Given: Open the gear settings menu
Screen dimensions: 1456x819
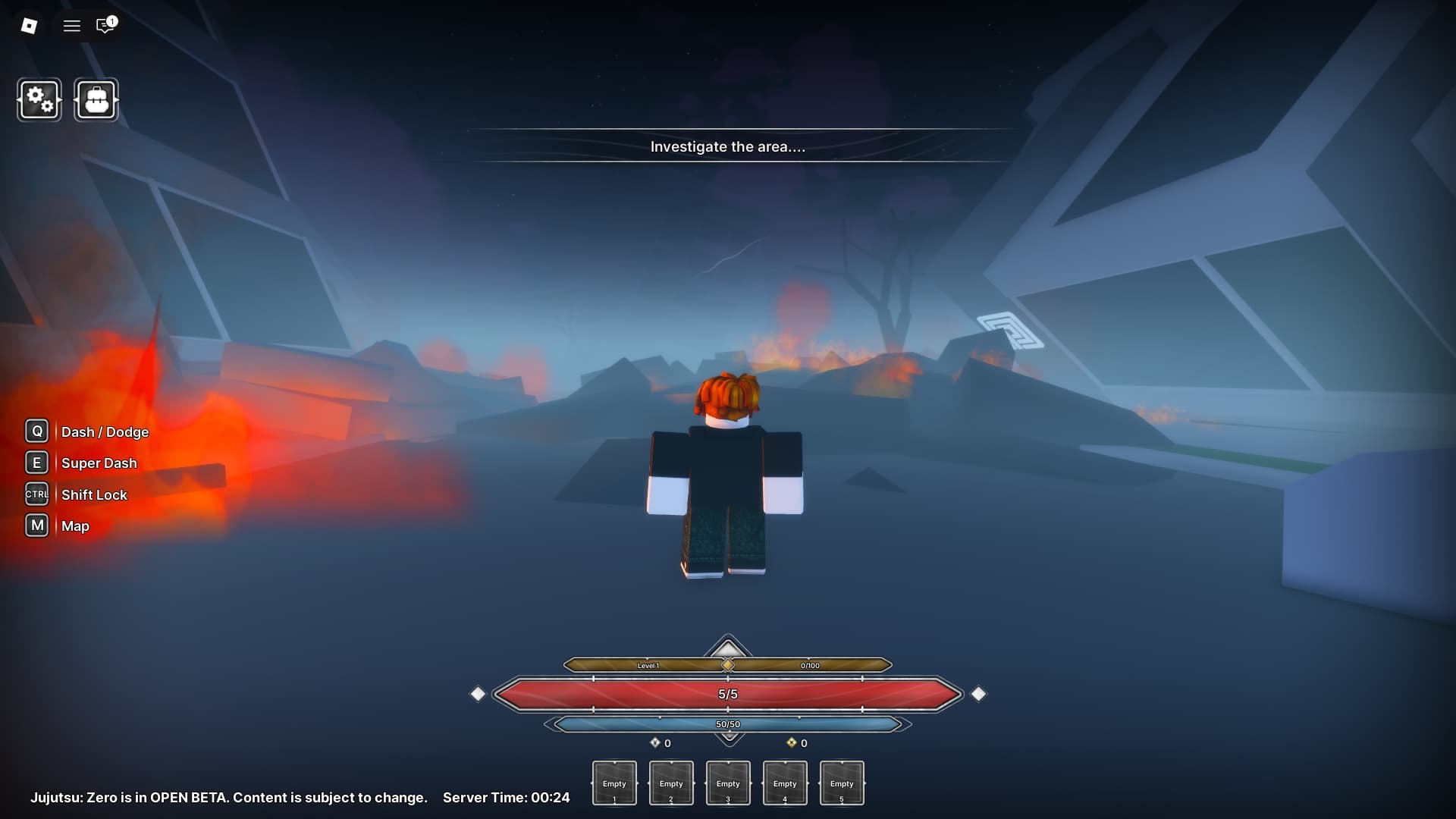Looking at the screenshot, I should click(39, 99).
